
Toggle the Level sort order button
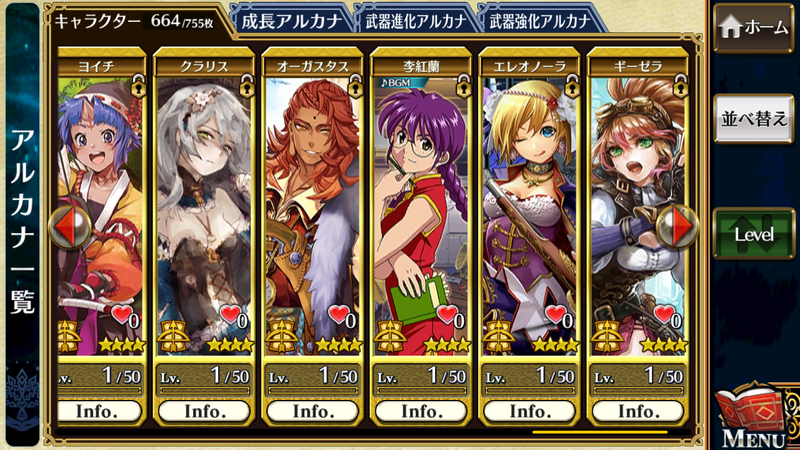[753, 233]
